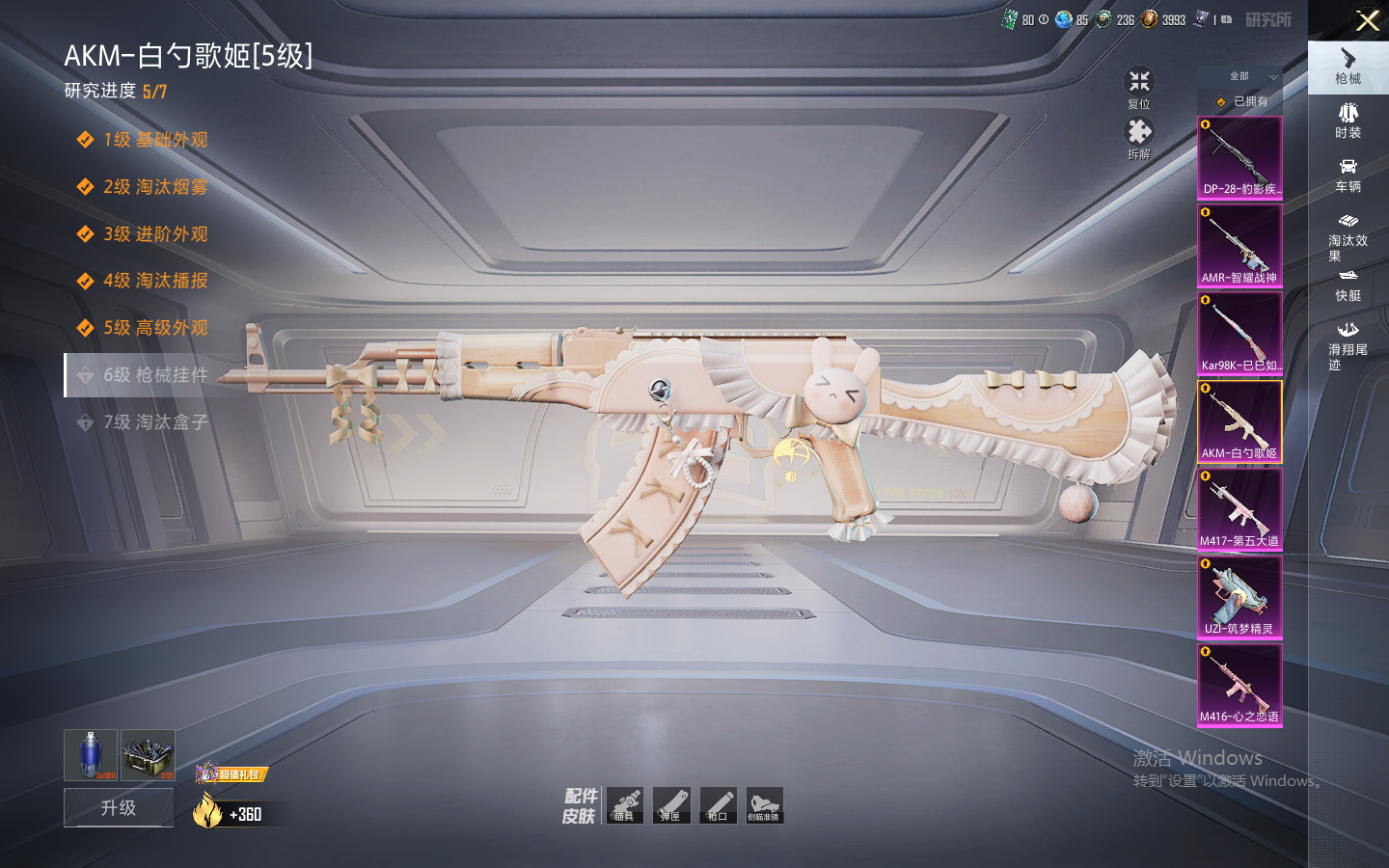Select the DP-28 skin thumbnail

coord(1239,157)
